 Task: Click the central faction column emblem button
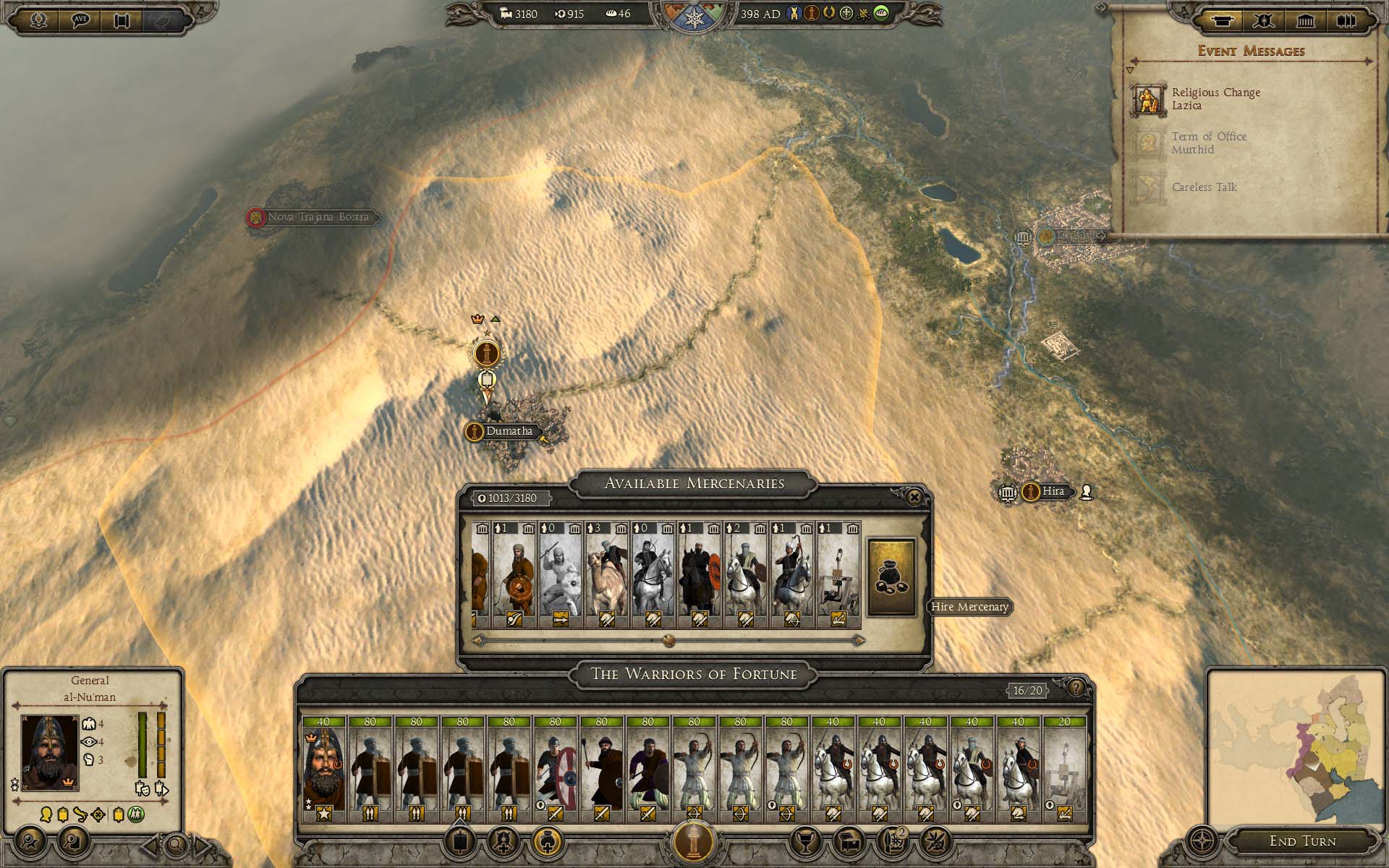tap(694, 841)
